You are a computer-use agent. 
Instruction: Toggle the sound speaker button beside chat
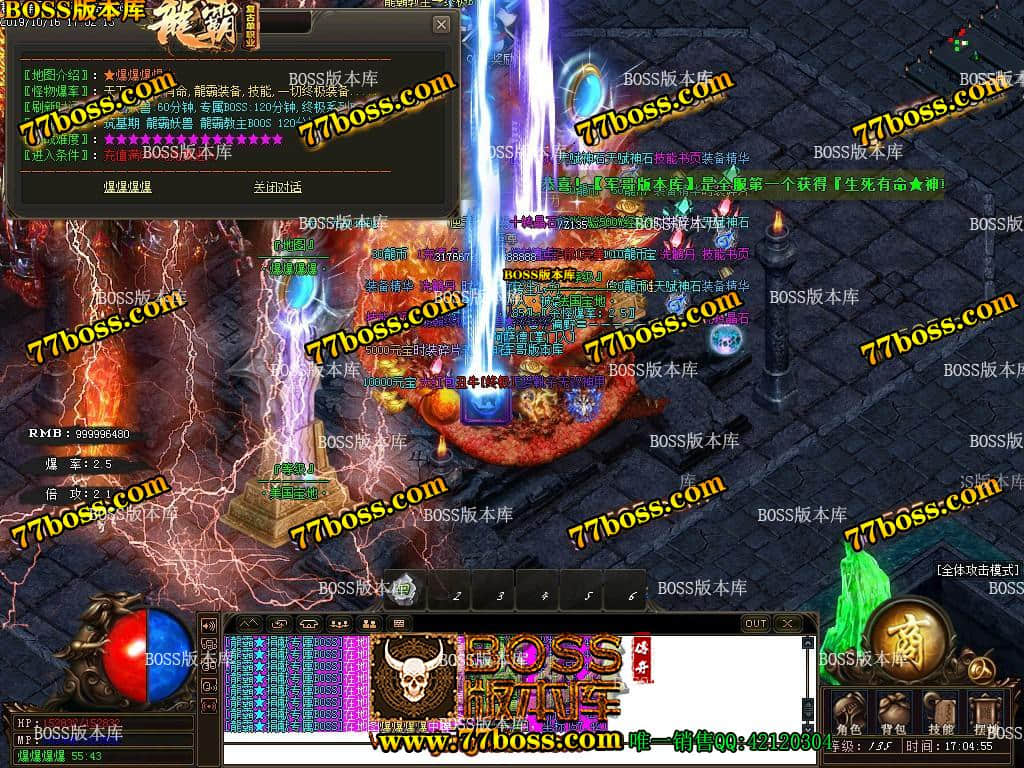(x=210, y=625)
